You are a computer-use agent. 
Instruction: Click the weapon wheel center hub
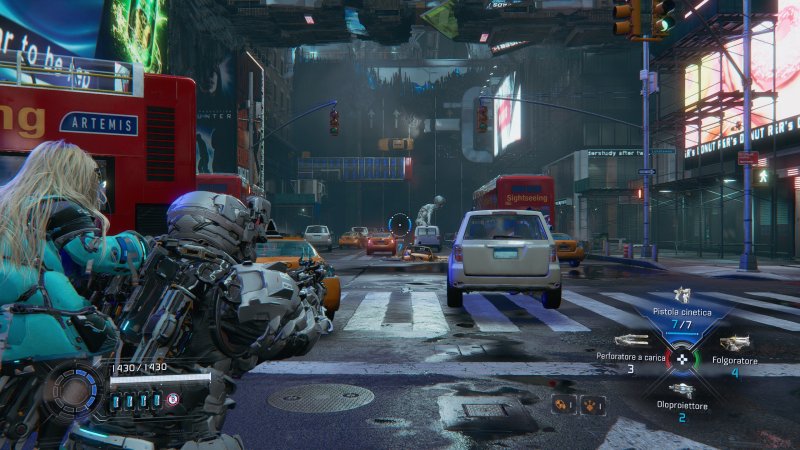tap(682, 358)
